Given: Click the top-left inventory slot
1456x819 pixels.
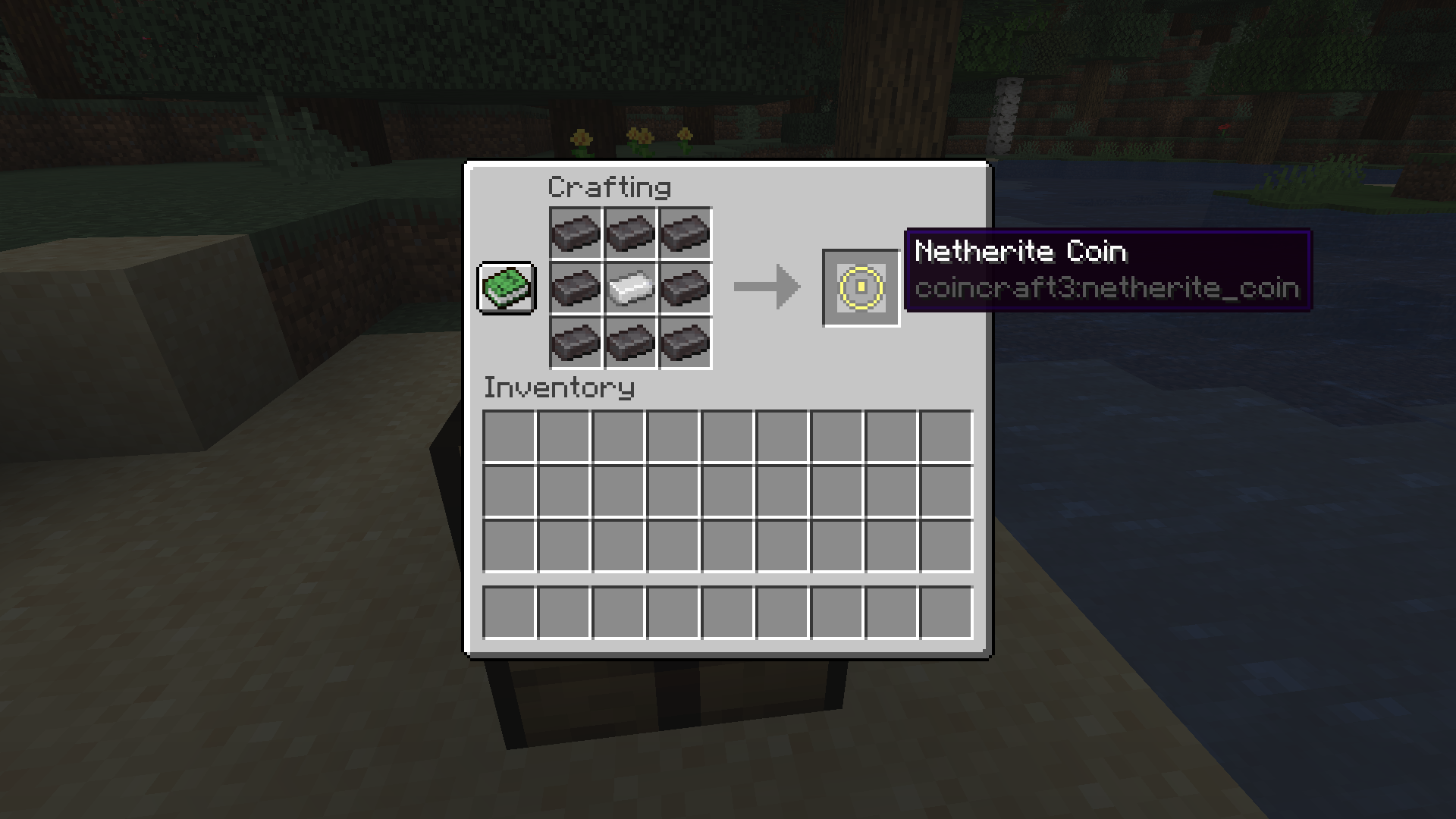Looking at the screenshot, I should pyautogui.click(x=510, y=436).
